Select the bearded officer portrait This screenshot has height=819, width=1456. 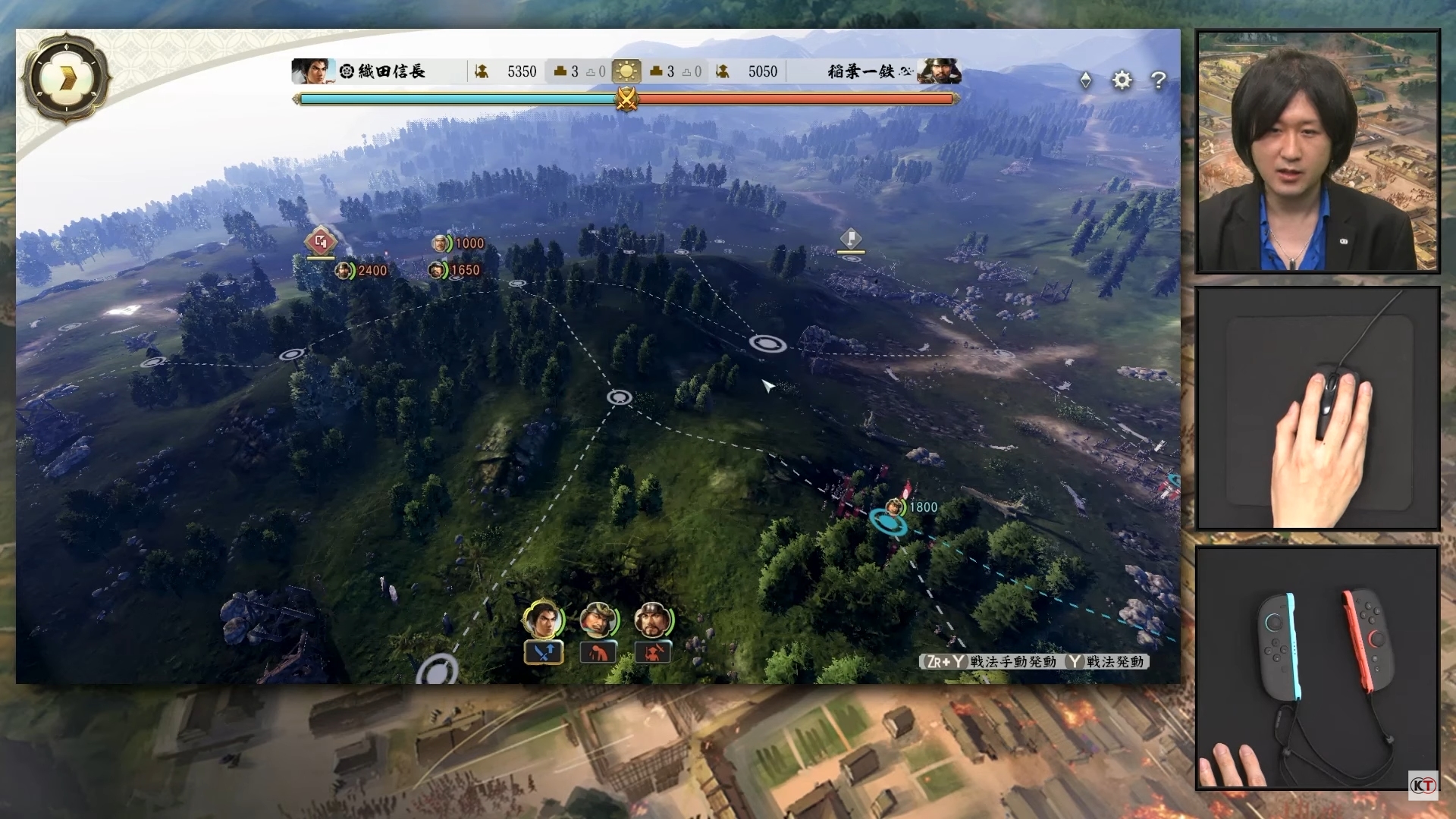pyautogui.click(x=652, y=620)
